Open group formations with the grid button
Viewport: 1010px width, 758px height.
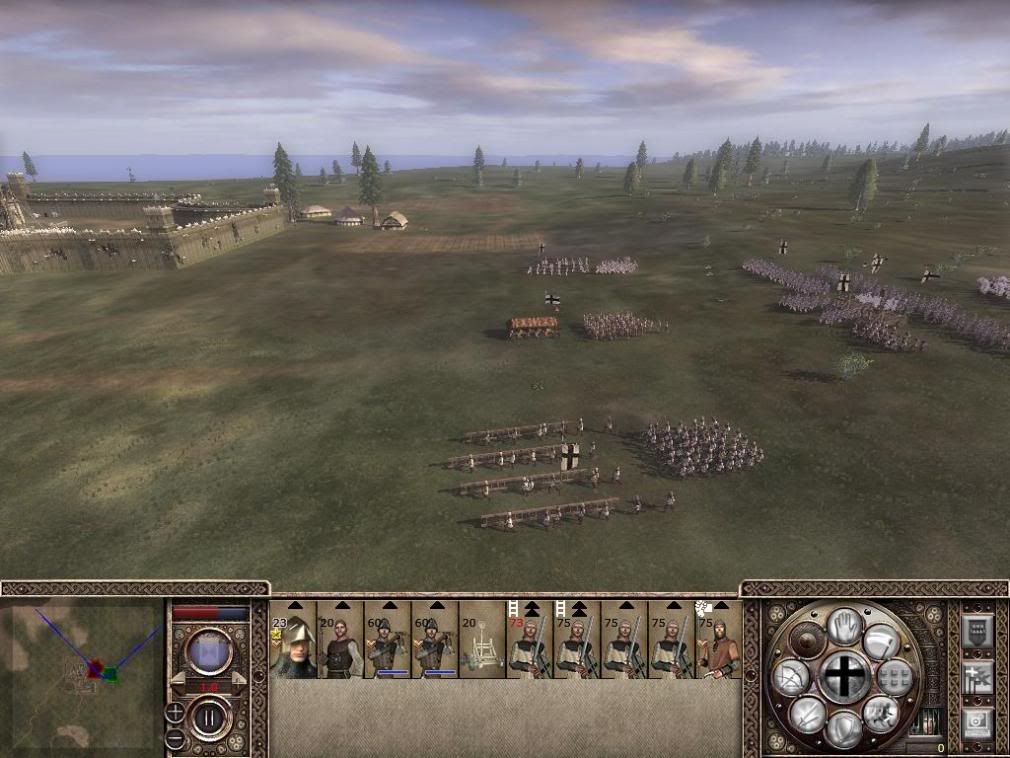tap(894, 677)
